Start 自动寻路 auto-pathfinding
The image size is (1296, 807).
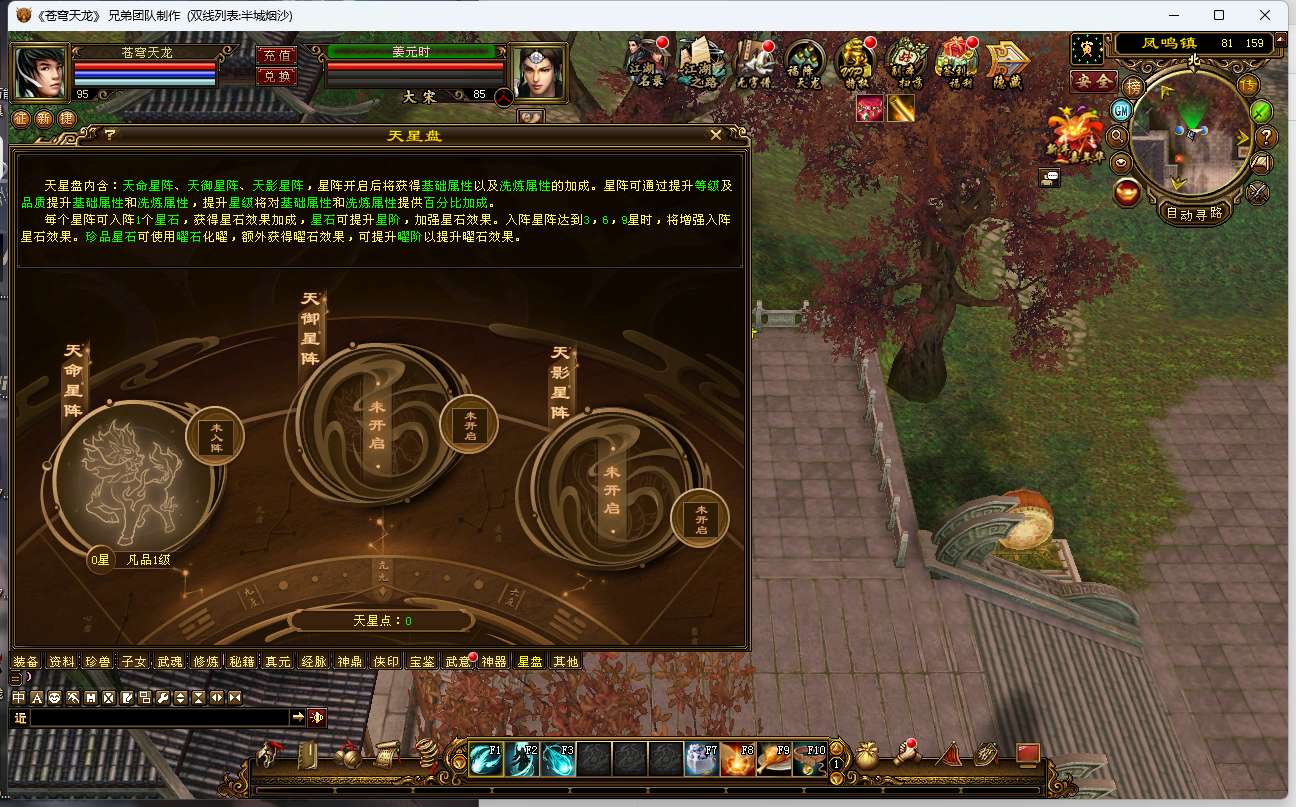[x=1194, y=212]
